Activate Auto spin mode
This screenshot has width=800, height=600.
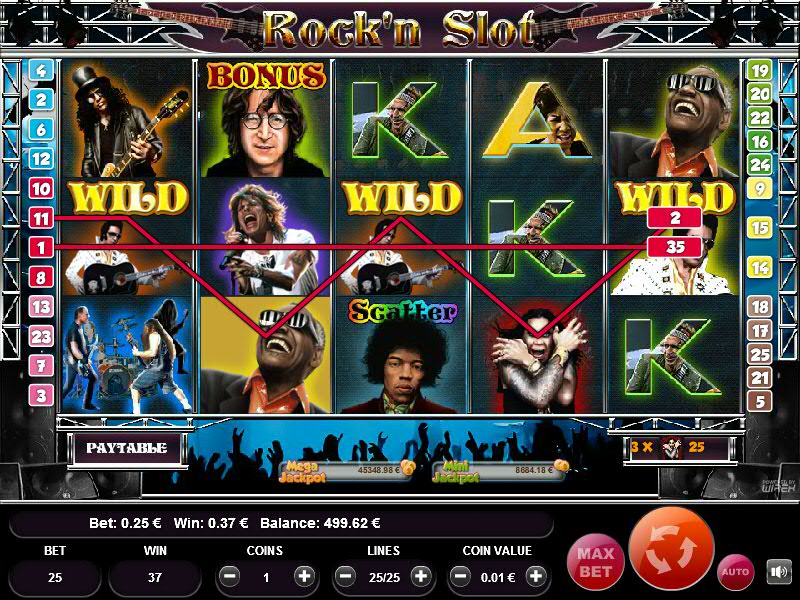tap(736, 571)
